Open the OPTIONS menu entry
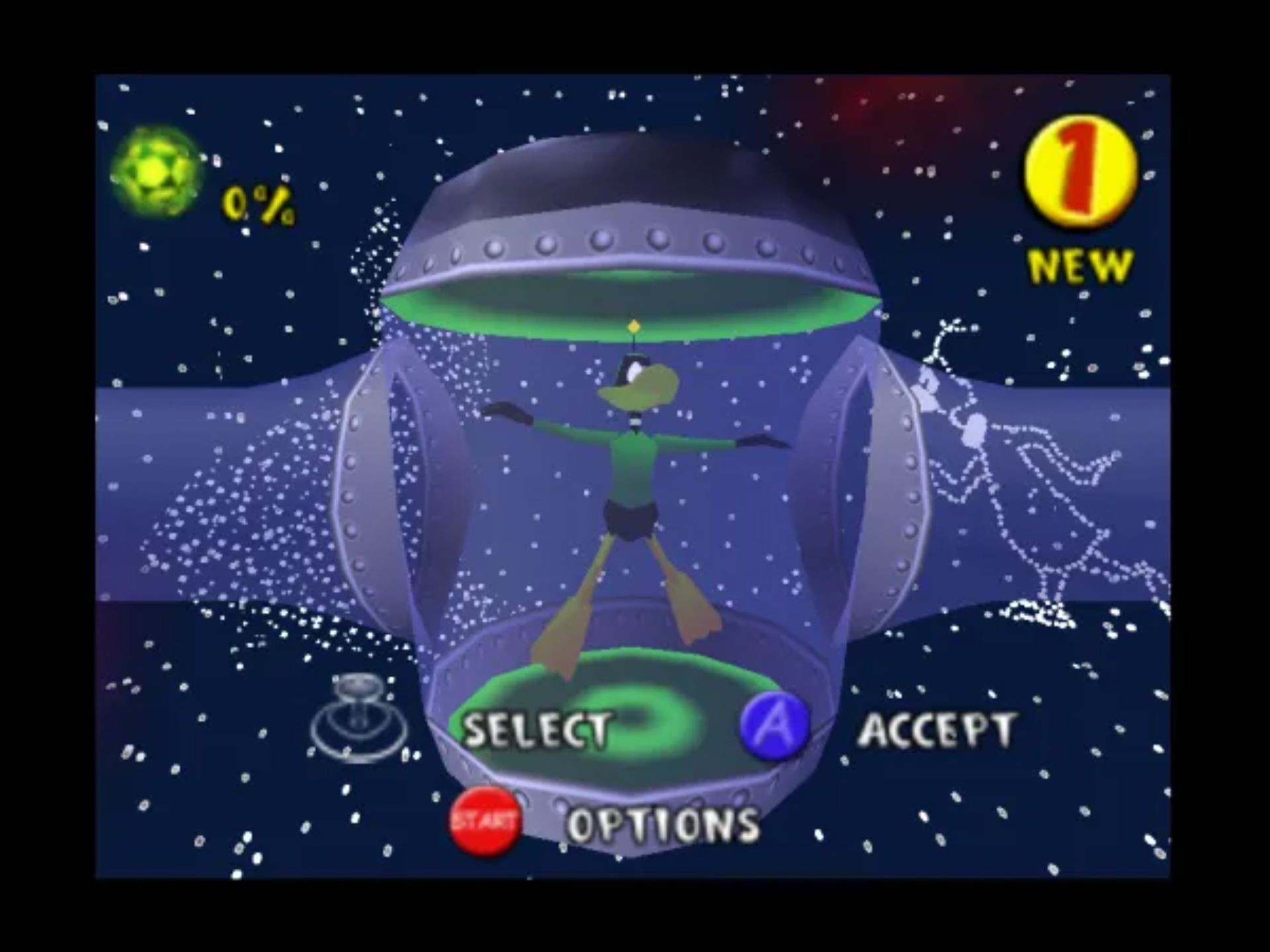 tap(665, 823)
